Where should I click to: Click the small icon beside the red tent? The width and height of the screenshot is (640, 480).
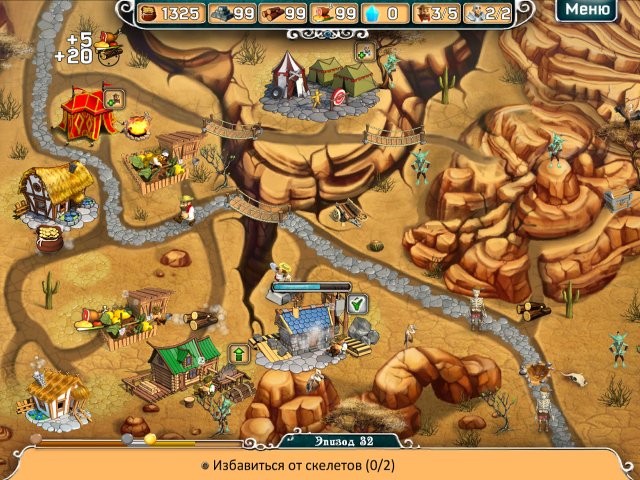tap(114, 97)
